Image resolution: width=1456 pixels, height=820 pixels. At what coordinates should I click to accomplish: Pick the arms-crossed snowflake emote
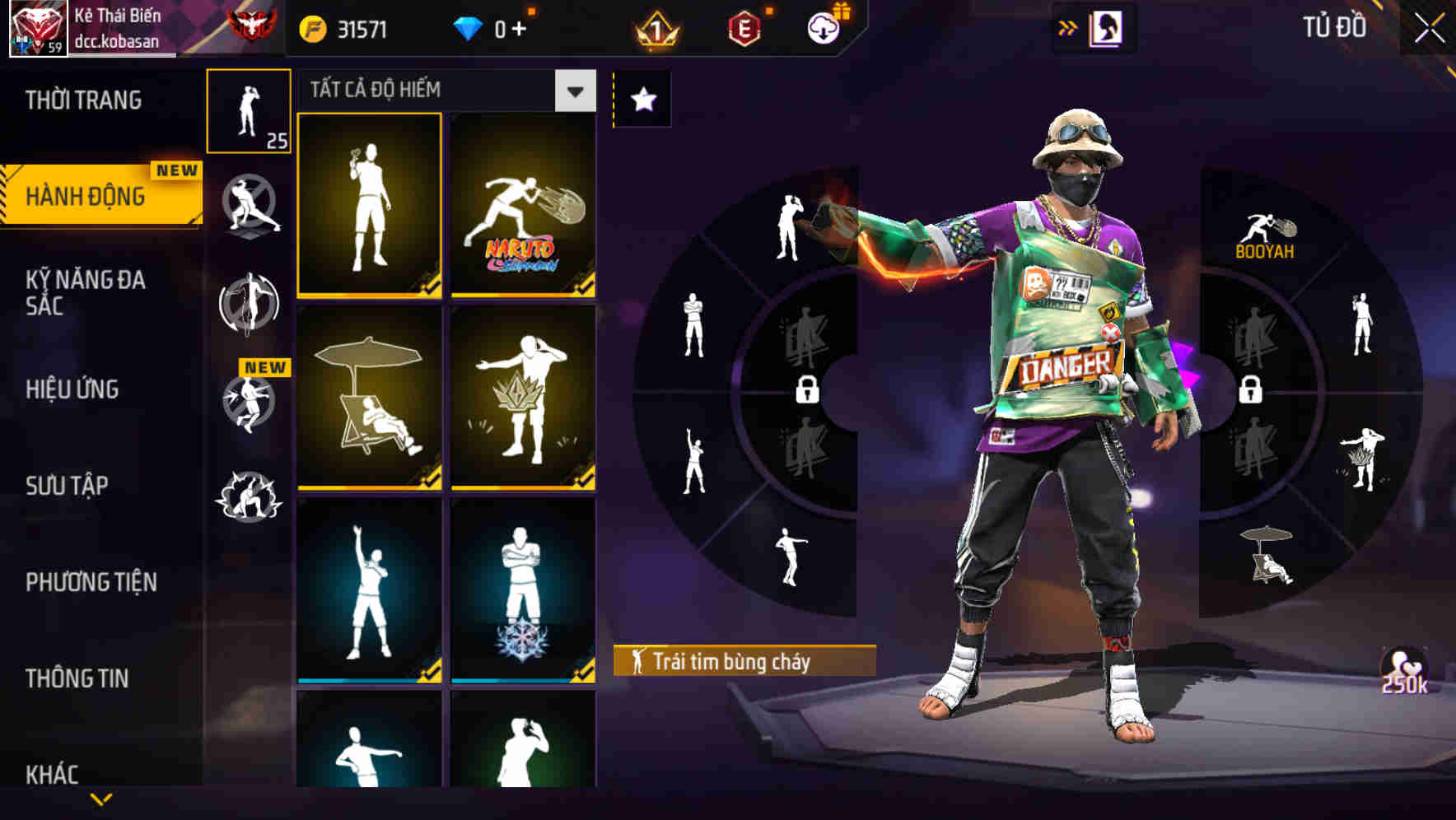pos(523,586)
